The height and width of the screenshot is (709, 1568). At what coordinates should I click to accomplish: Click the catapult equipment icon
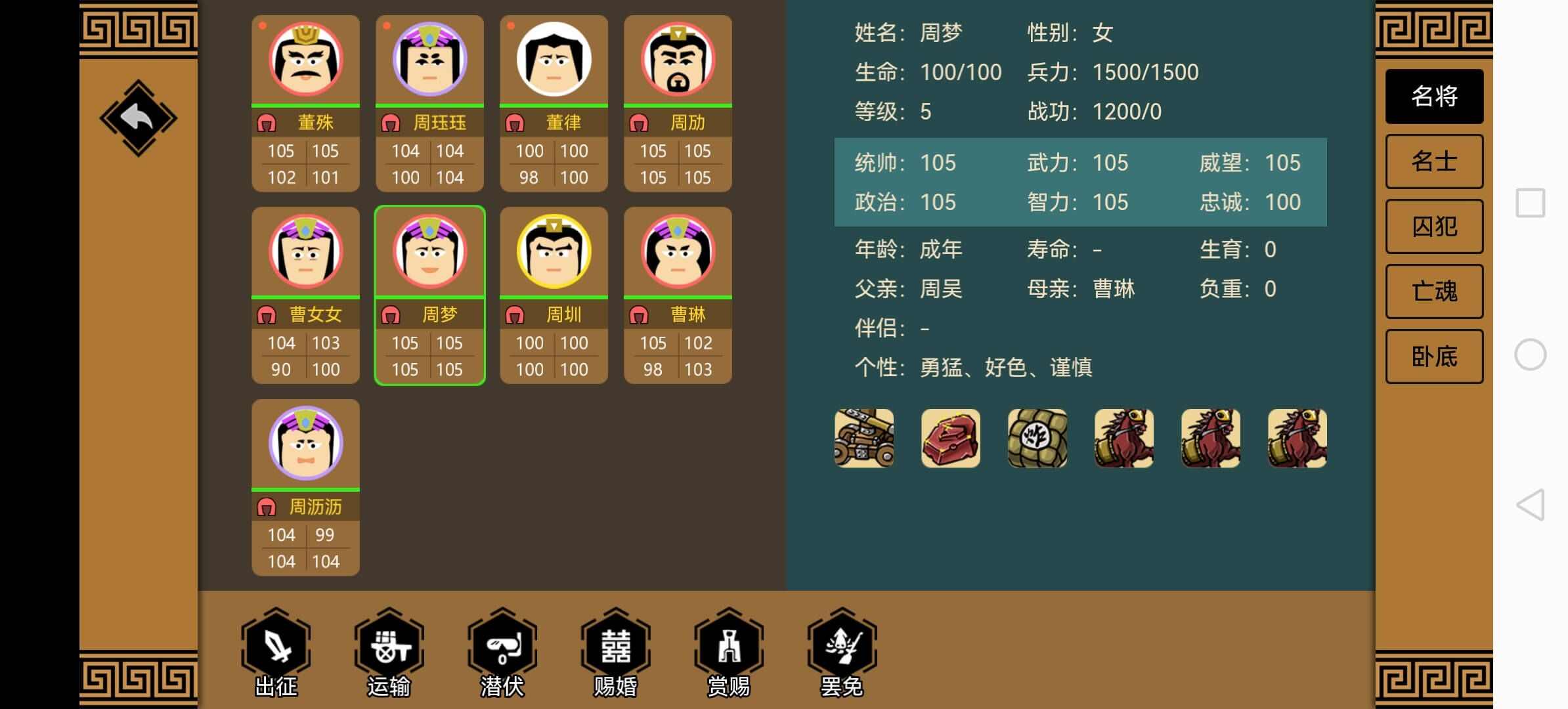tap(863, 439)
